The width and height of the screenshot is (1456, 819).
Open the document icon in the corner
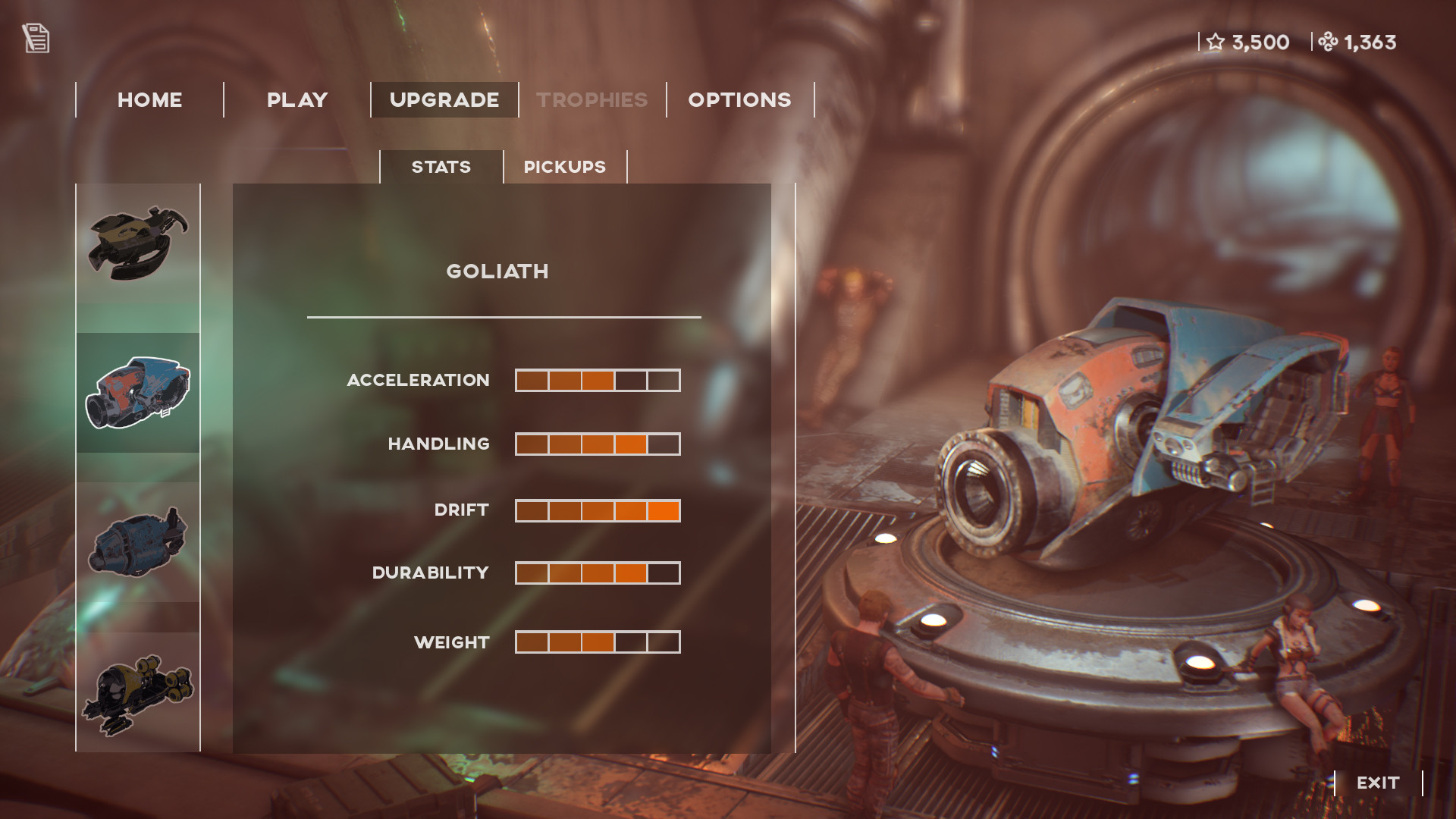click(x=36, y=39)
